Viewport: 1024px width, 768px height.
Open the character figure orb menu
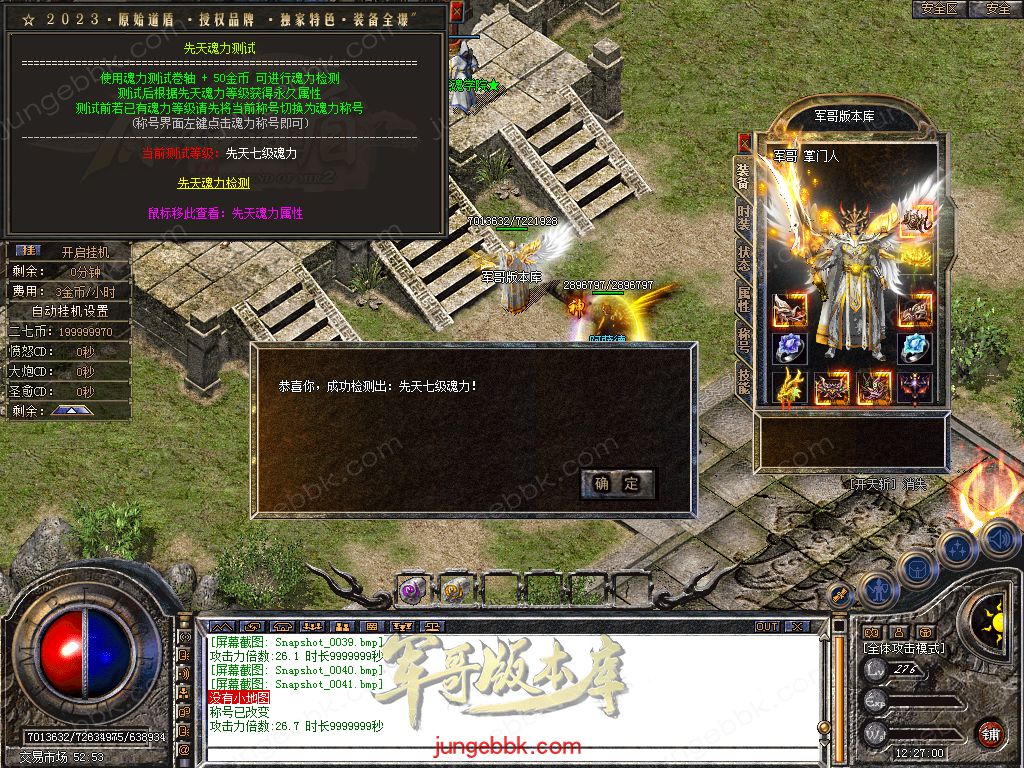876,589
